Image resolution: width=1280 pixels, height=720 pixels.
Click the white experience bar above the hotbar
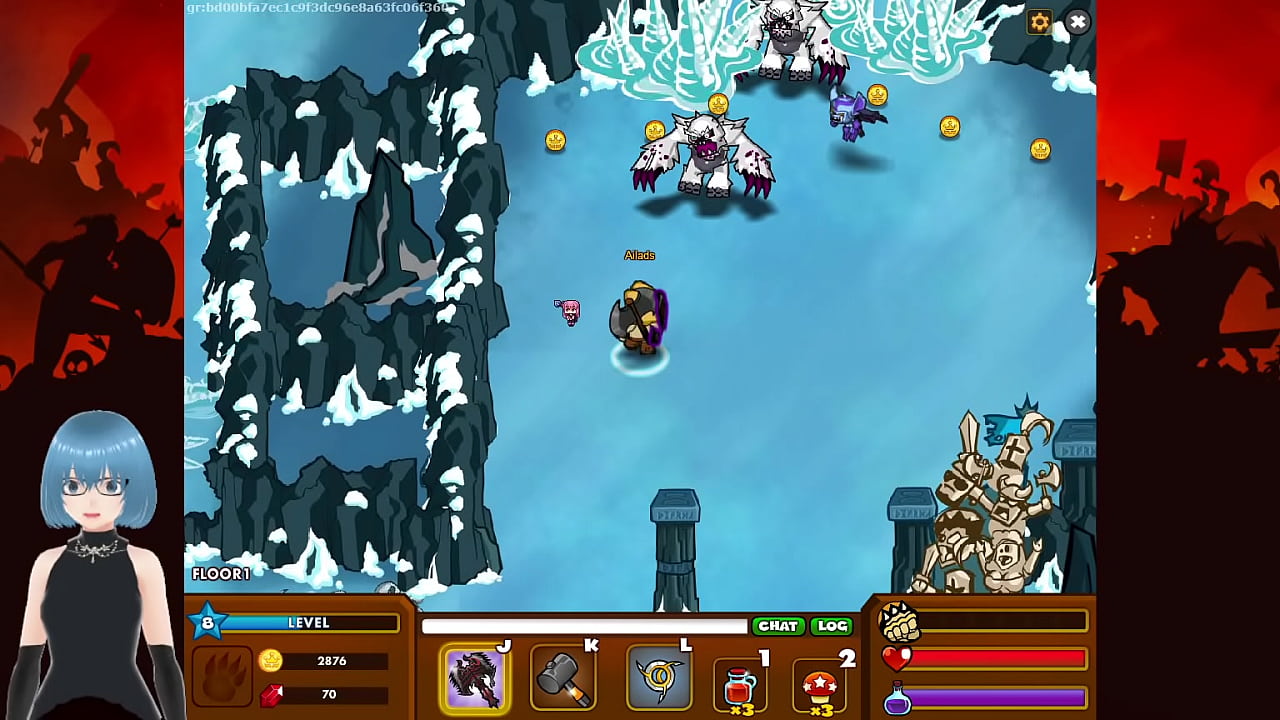585,625
